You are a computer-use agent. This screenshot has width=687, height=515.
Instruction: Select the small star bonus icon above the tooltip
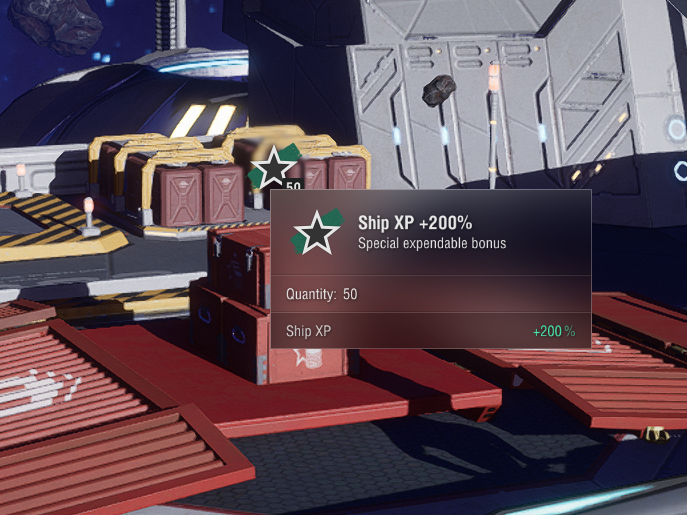273,168
